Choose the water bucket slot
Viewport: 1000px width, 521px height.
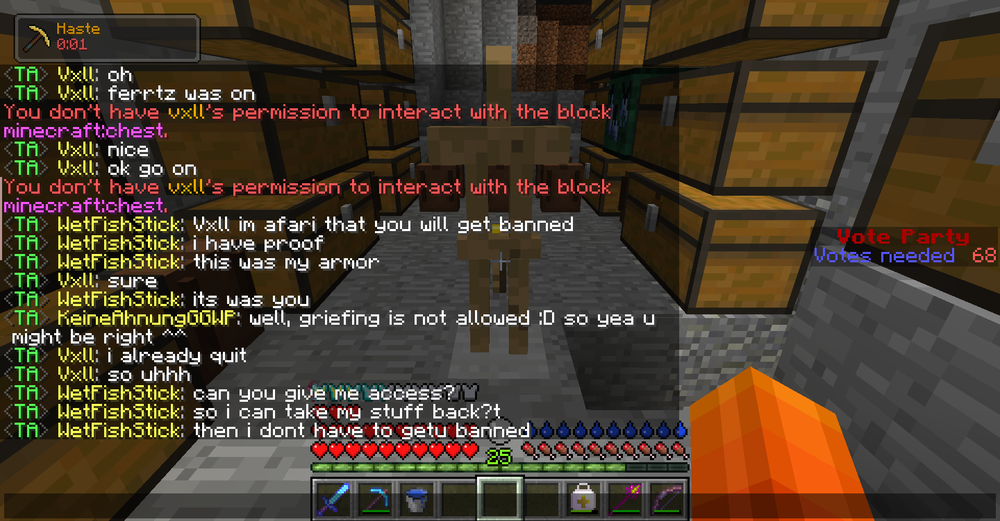click(x=416, y=498)
